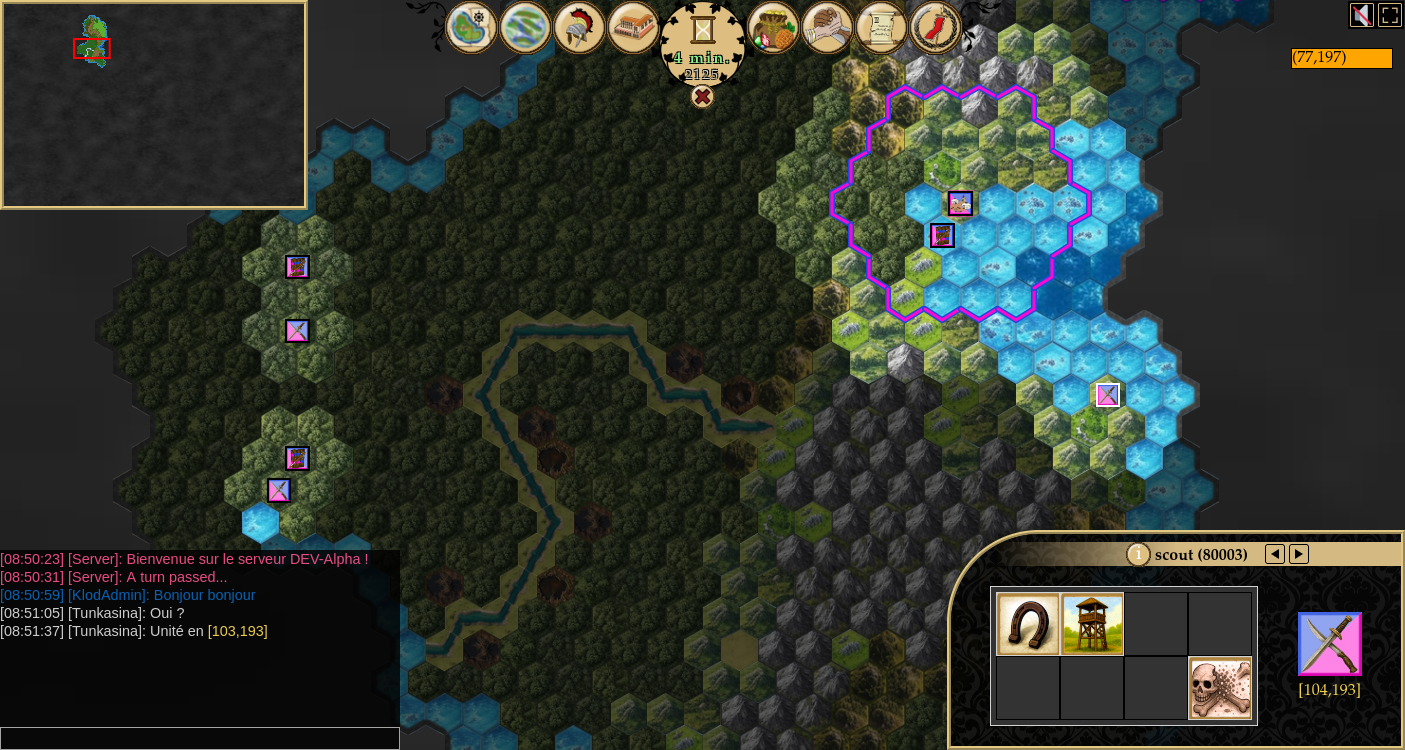
Task: Activate the skull and crossbones action
Action: (x=1220, y=688)
